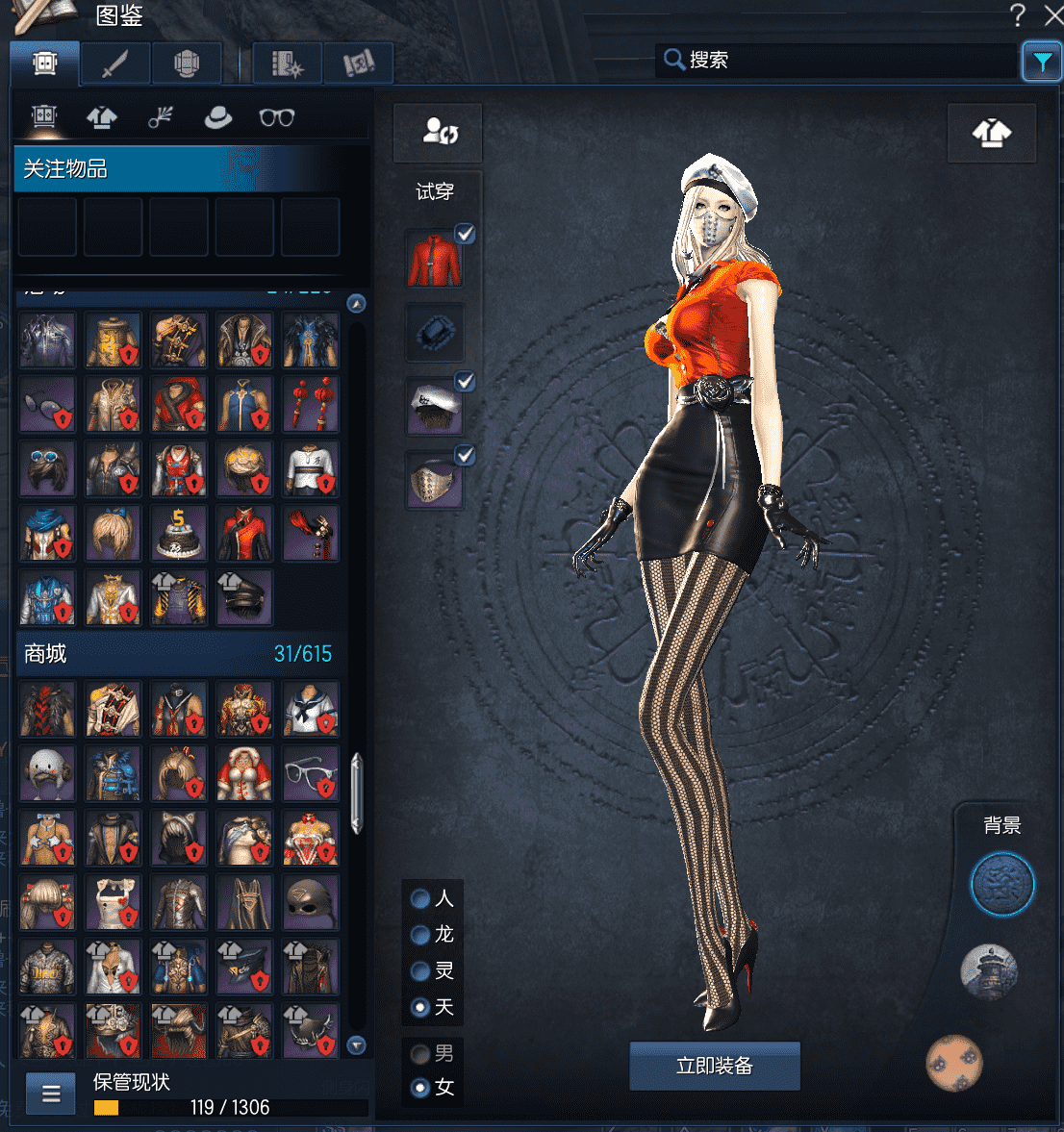
Task: Open the funnel filter button
Action: [1041, 63]
